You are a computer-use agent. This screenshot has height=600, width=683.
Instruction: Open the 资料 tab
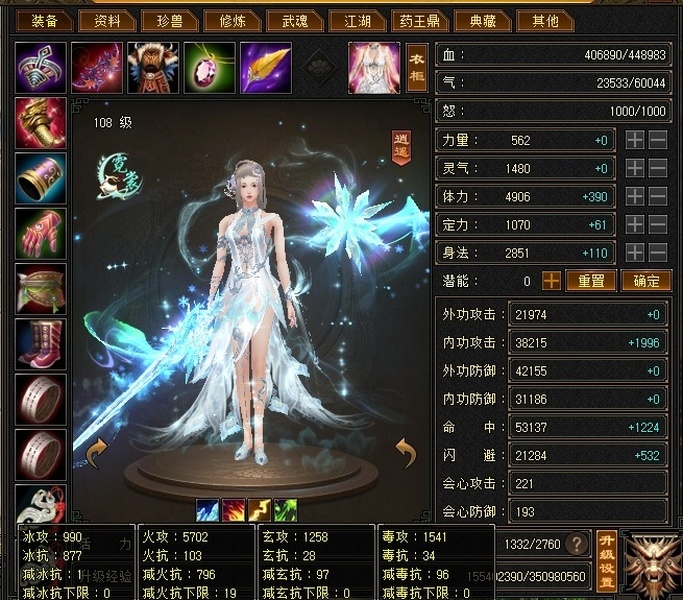pyautogui.click(x=107, y=20)
